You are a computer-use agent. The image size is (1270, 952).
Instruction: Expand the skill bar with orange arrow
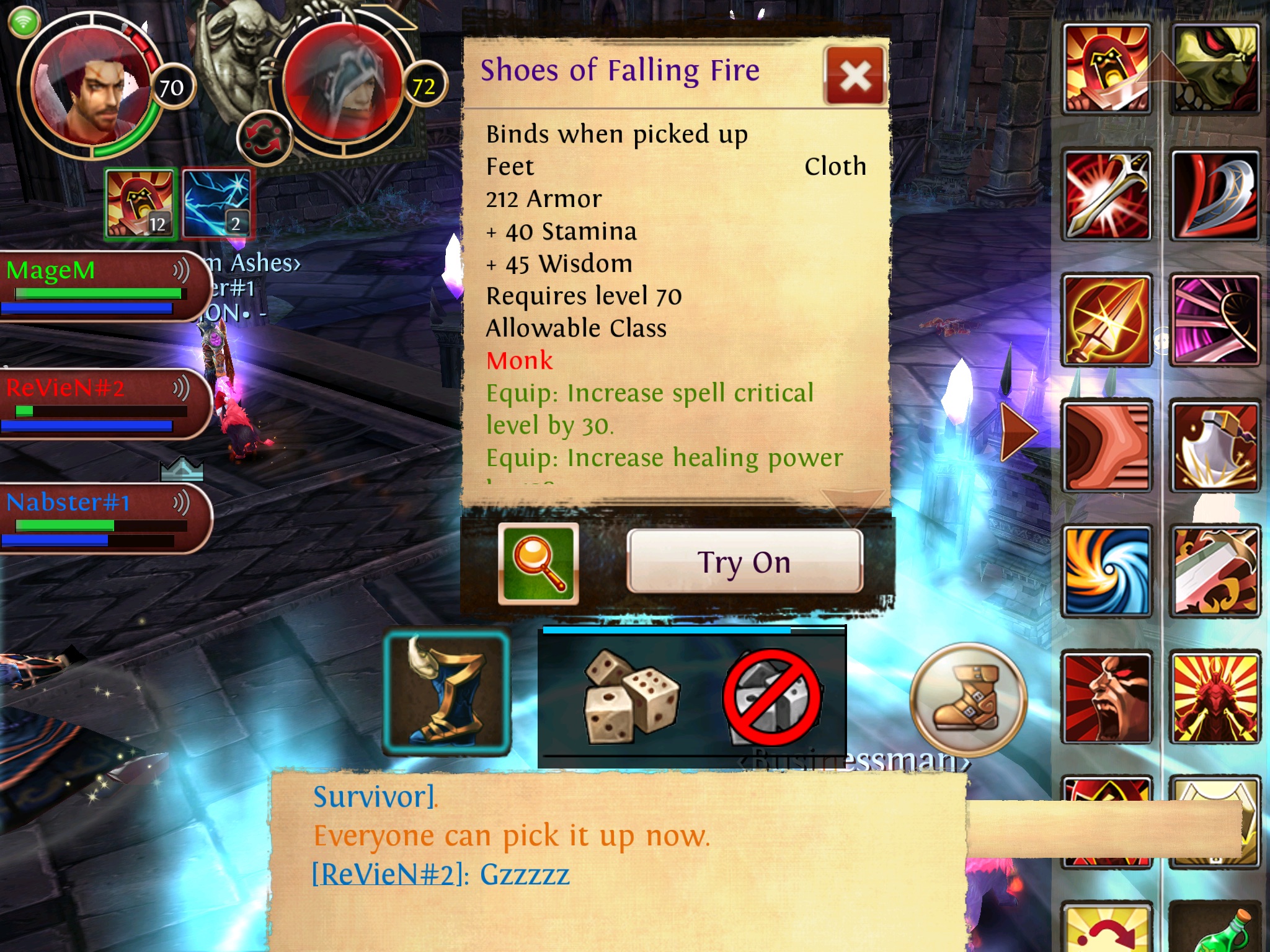[x=1017, y=431]
